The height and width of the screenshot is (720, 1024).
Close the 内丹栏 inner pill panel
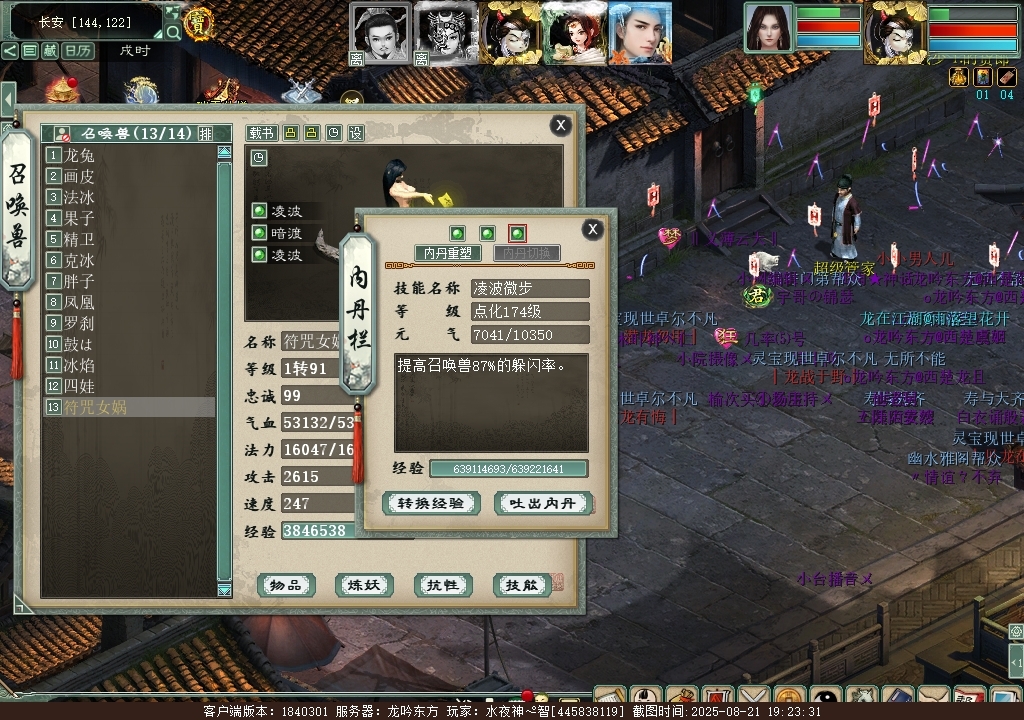click(x=593, y=229)
